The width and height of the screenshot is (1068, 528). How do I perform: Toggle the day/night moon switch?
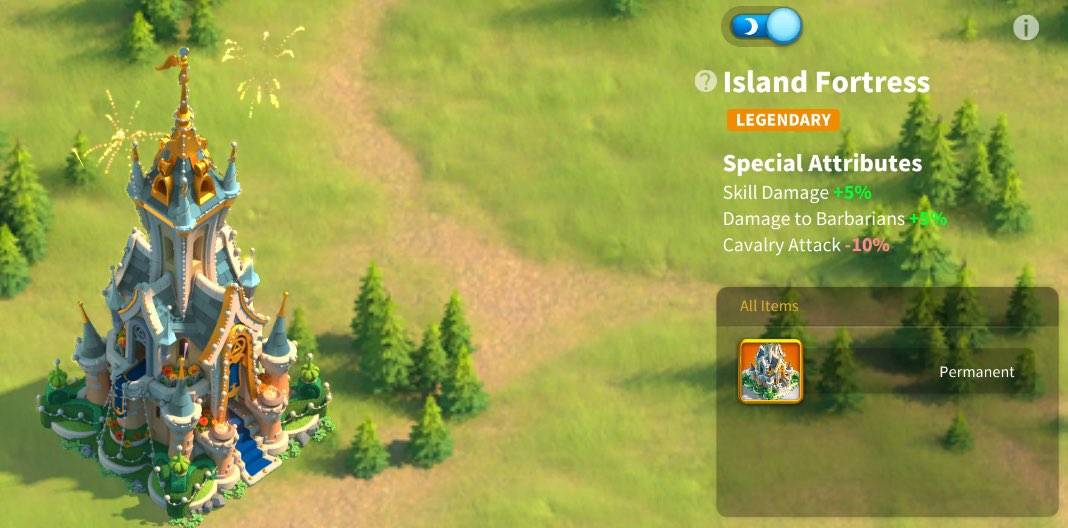[x=766, y=27]
